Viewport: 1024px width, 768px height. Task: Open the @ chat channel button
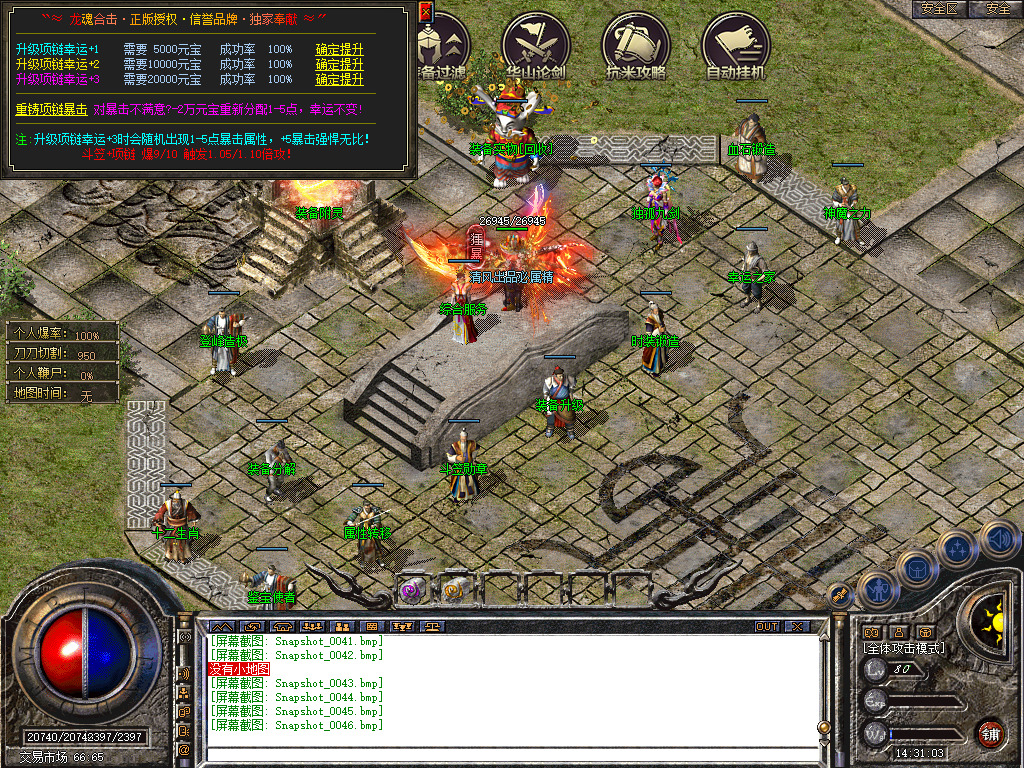(184, 749)
